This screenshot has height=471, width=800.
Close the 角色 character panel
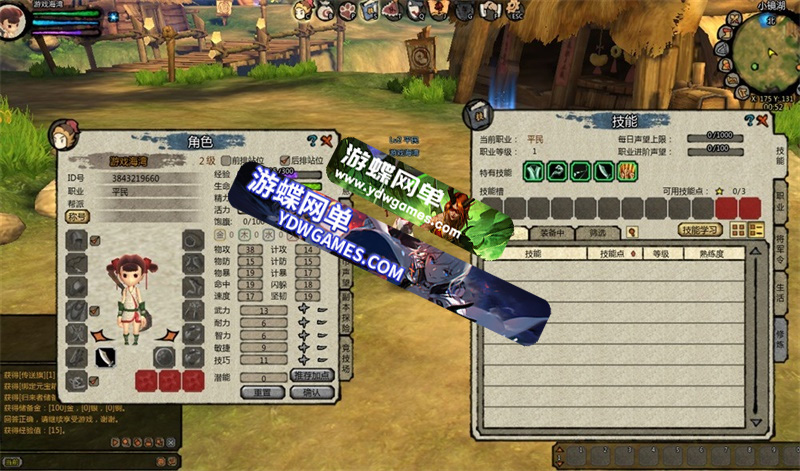point(327,141)
